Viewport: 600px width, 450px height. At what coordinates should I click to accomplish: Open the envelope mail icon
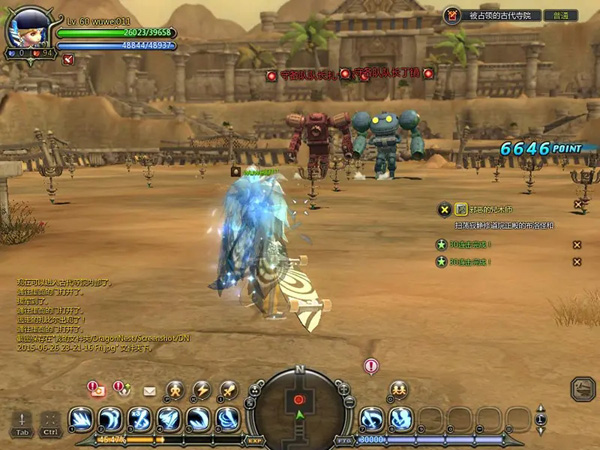click(150, 390)
